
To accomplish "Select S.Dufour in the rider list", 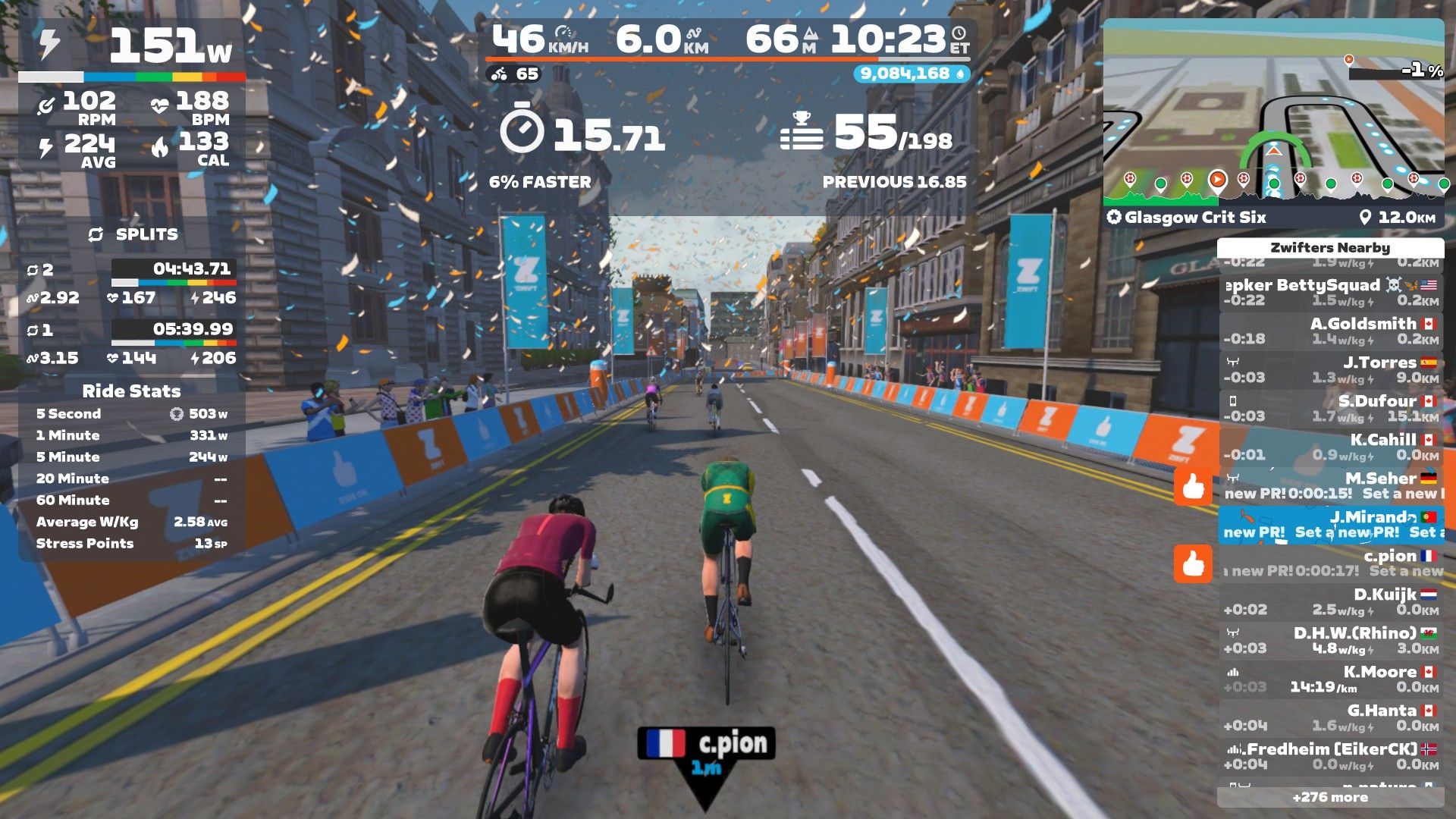I will [x=1331, y=409].
